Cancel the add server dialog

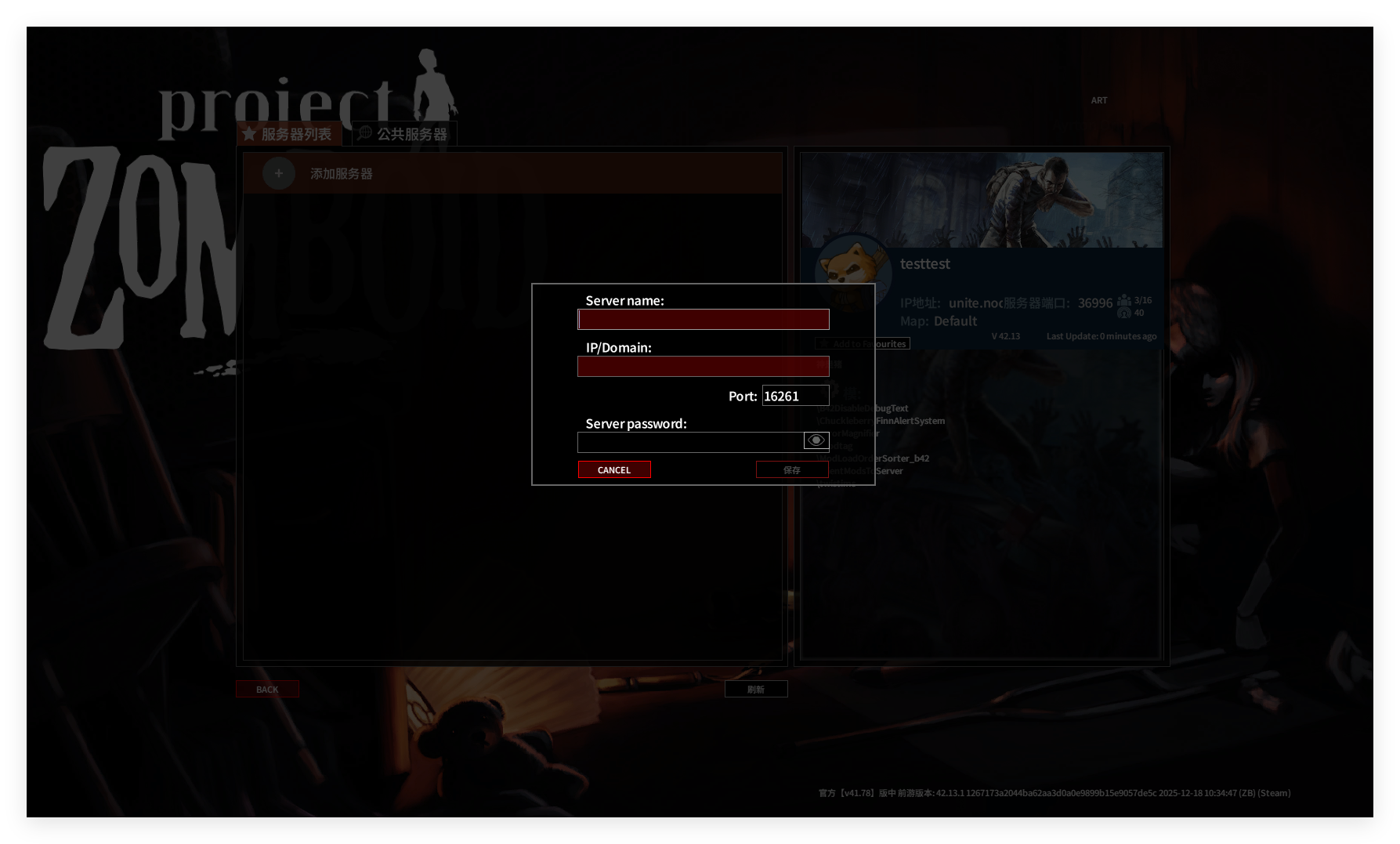[614, 469]
